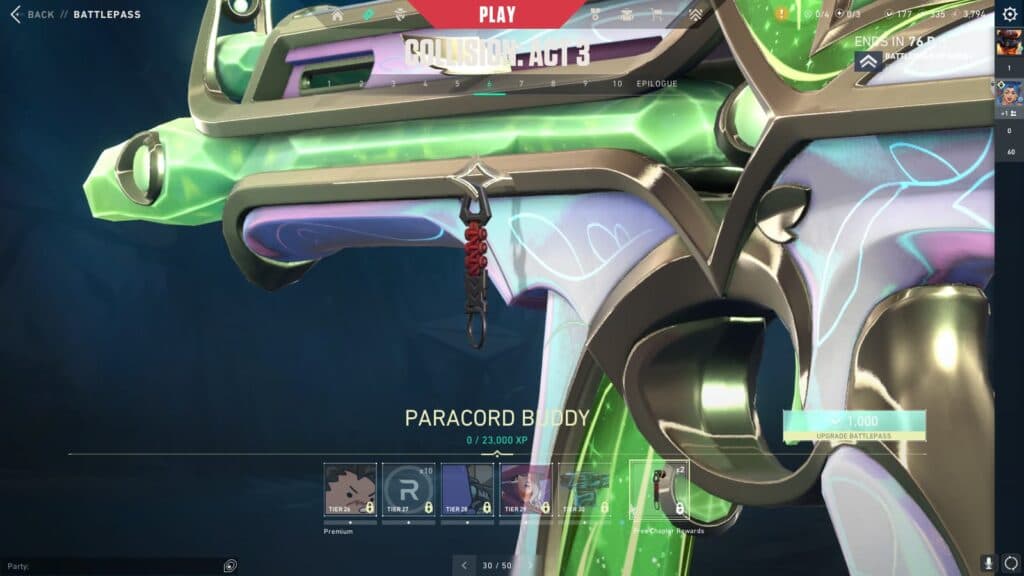Viewport: 1024px width, 576px height.
Task: Pick the Tier 29 player card reward
Action: coord(526,489)
